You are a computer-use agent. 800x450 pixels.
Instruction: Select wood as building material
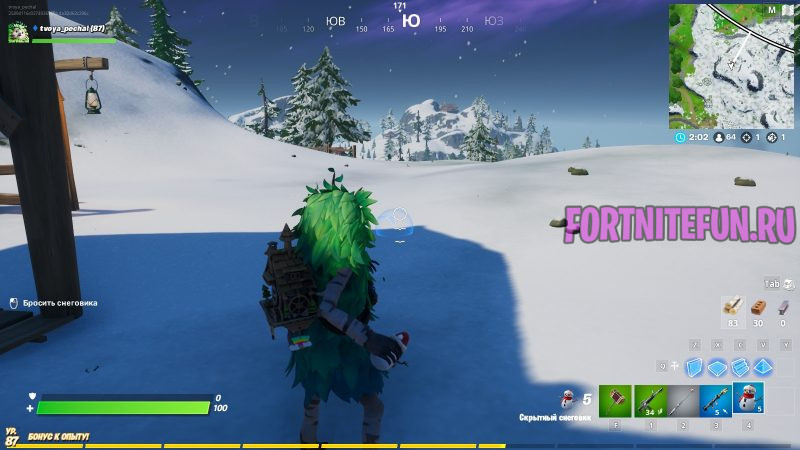pyautogui.click(x=732, y=307)
